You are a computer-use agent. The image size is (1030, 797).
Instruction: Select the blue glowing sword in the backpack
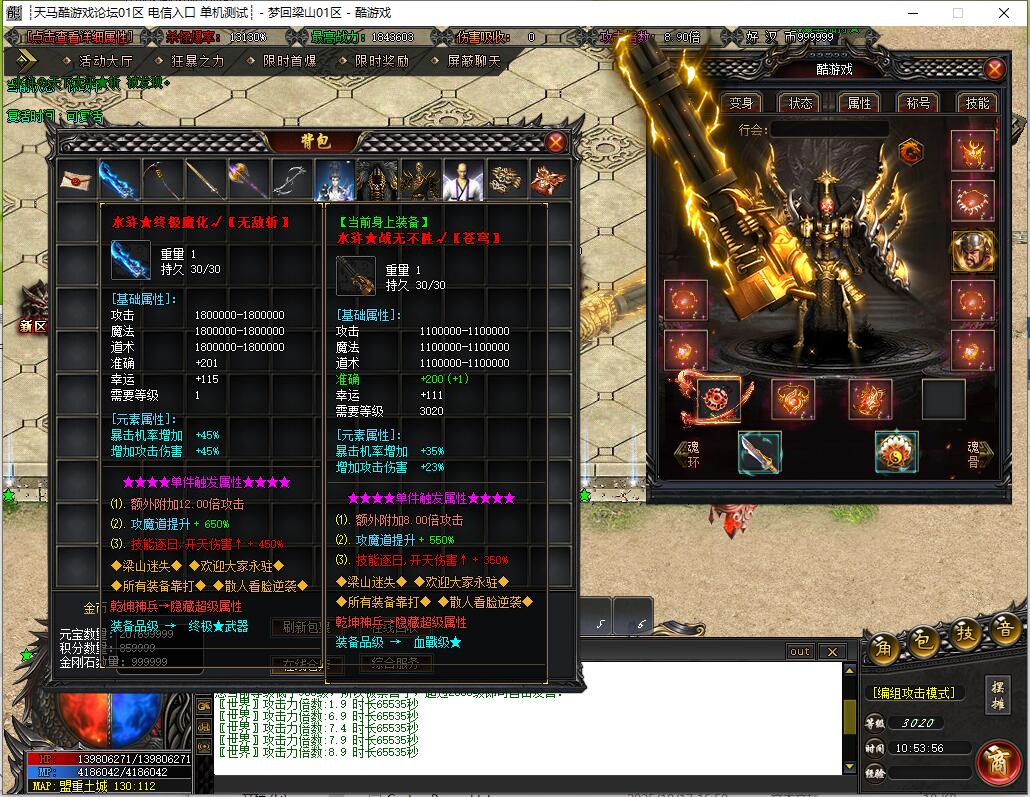[x=119, y=180]
